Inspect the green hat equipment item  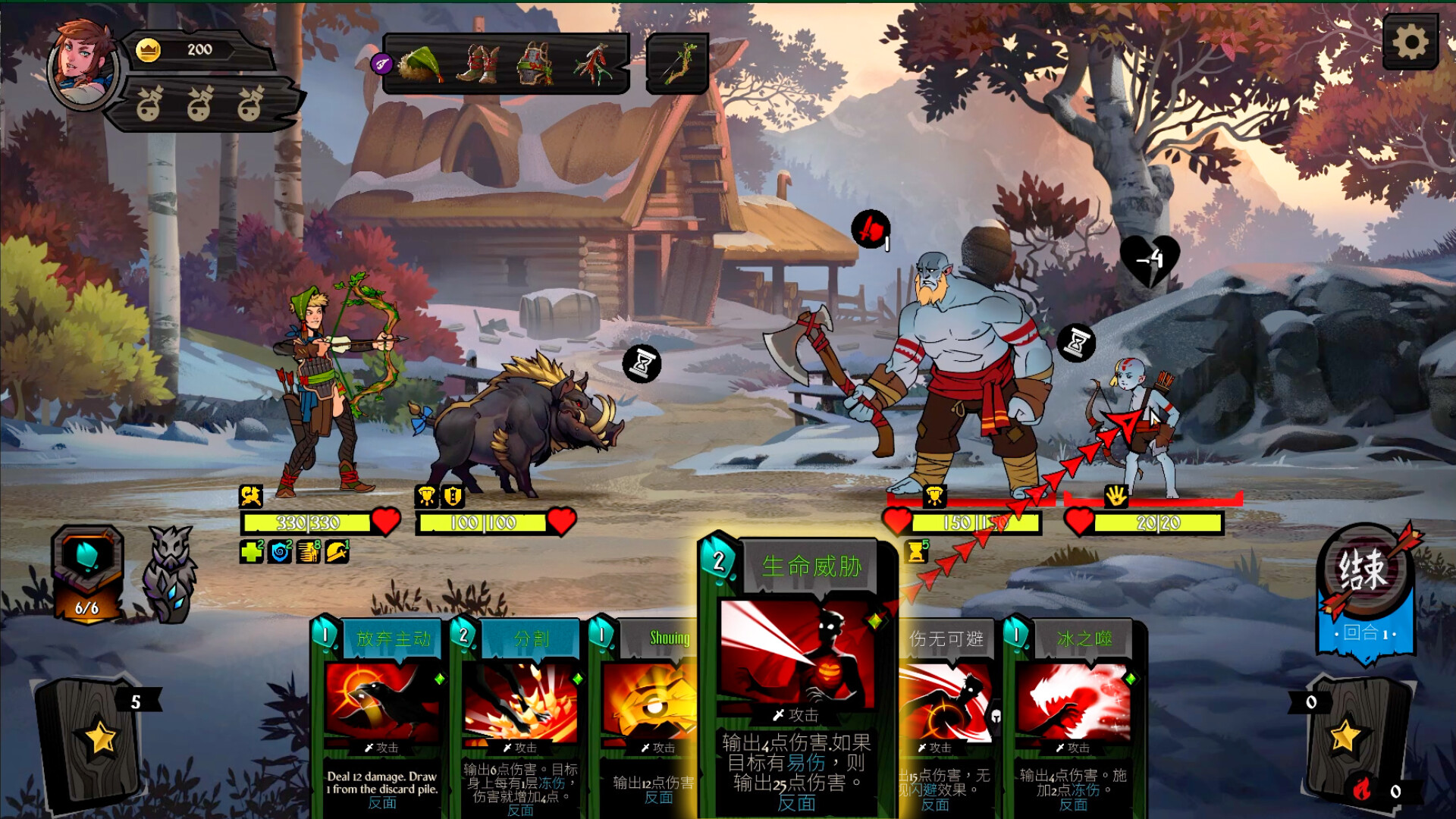[421, 64]
